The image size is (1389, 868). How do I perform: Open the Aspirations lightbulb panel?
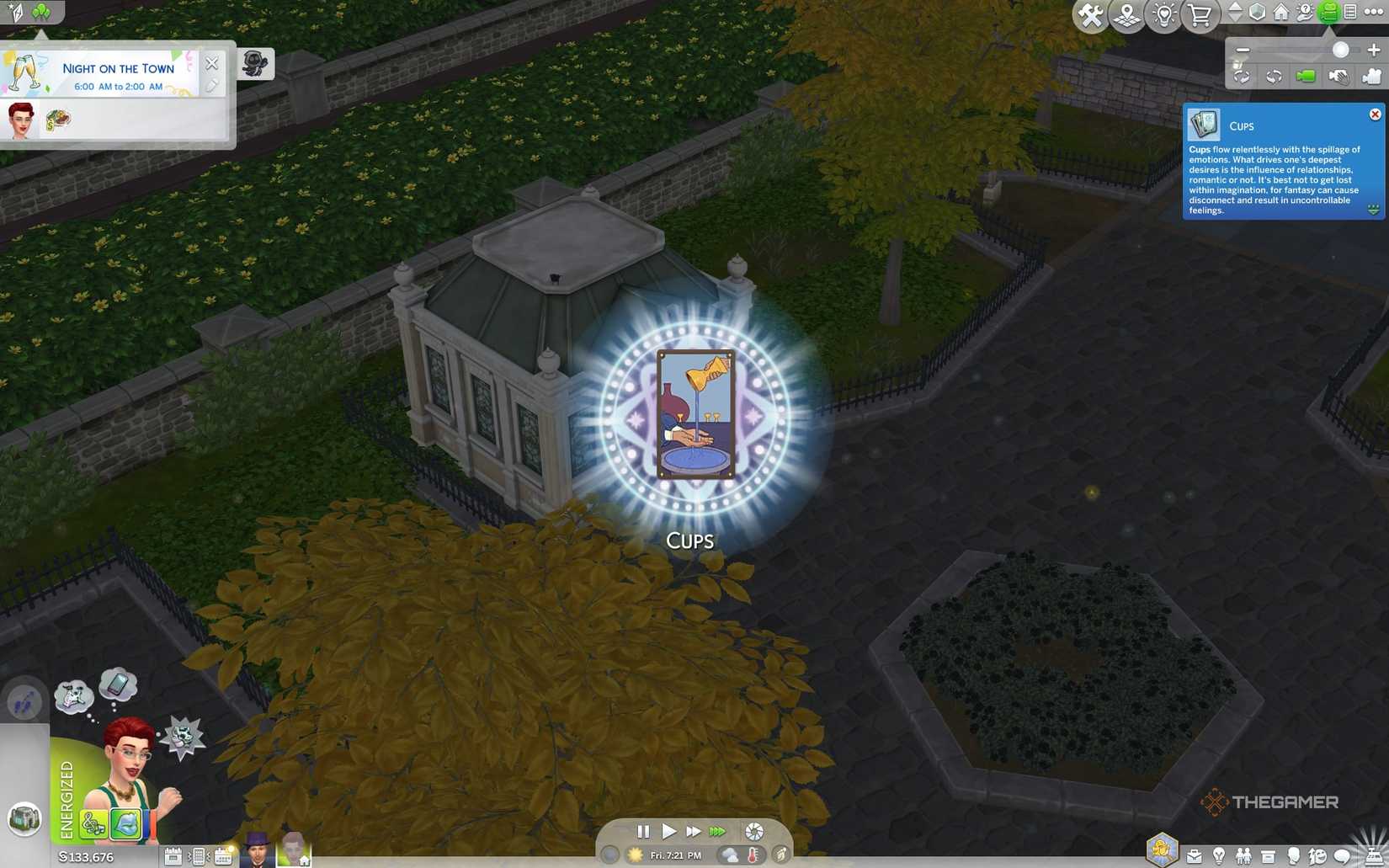[x=1219, y=856]
